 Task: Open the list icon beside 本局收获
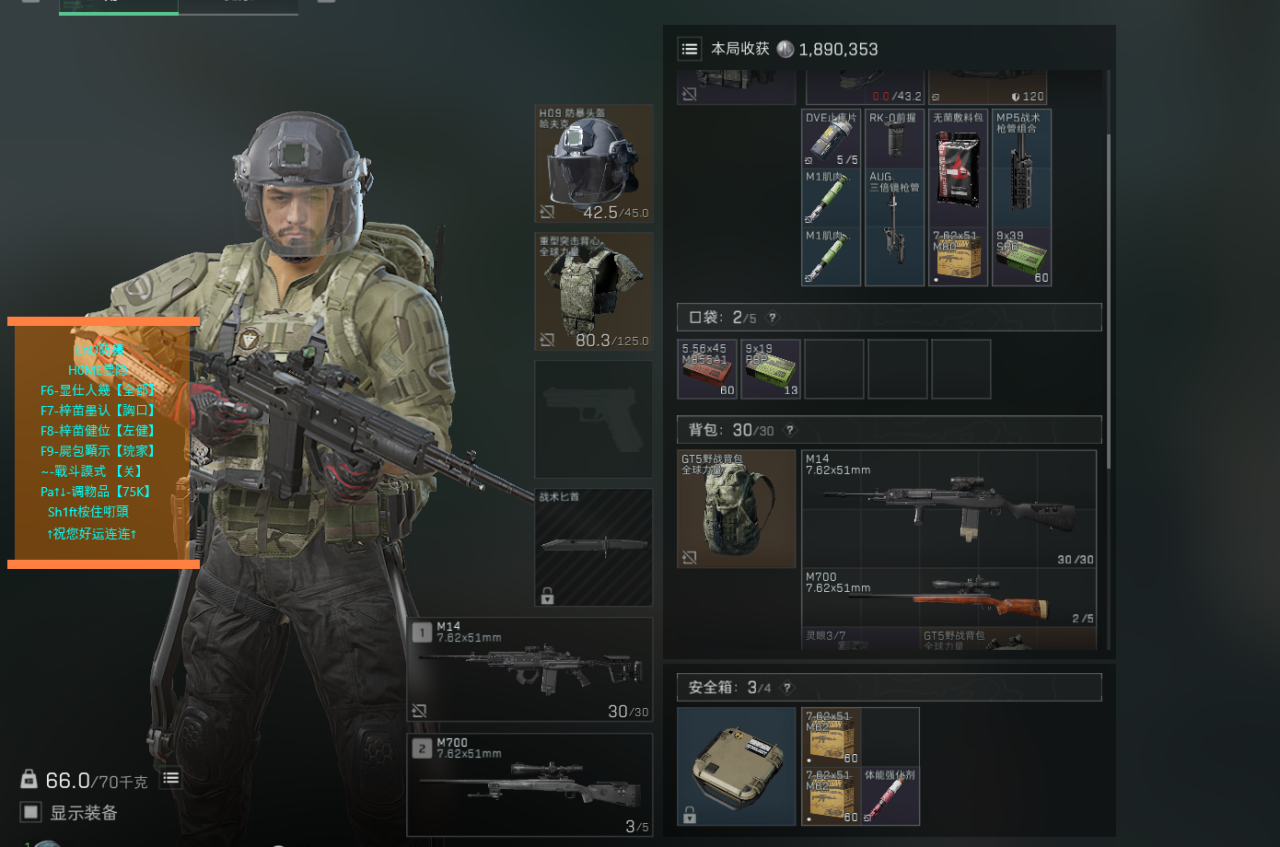click(x=689, y=48)
